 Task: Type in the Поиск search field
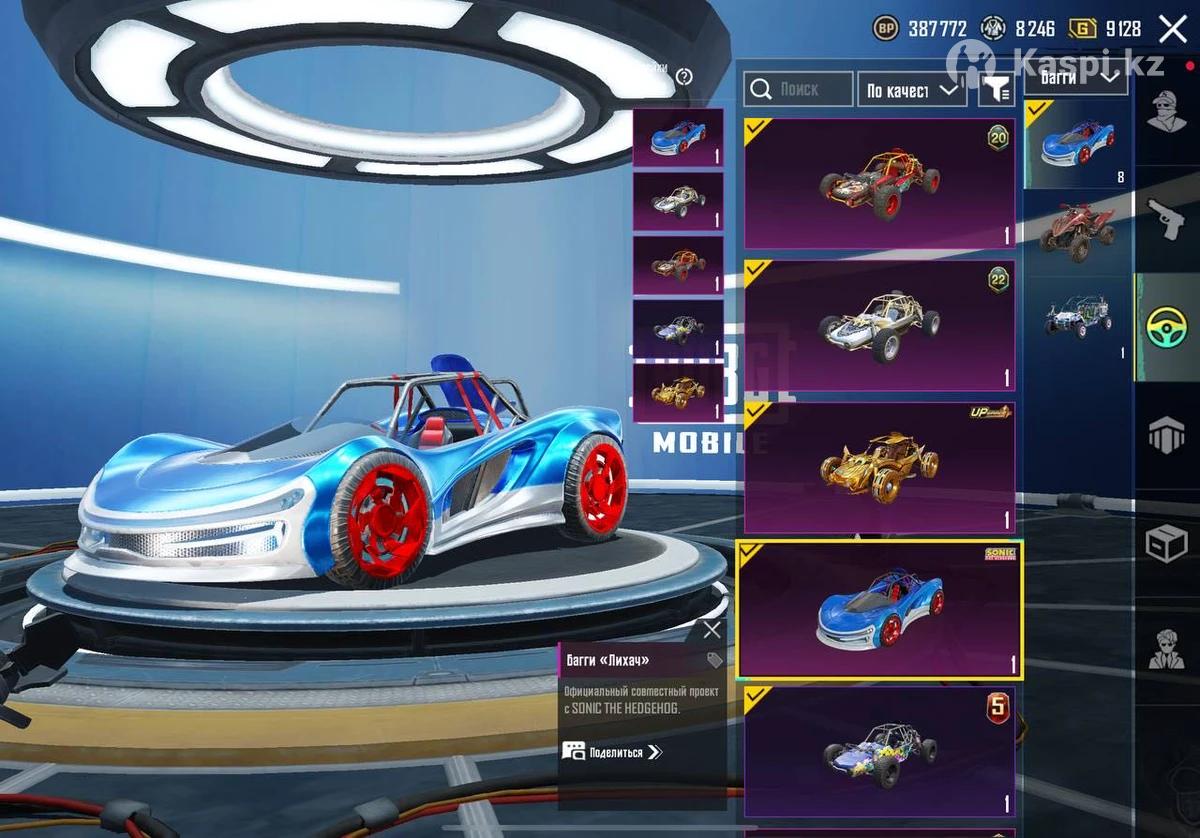click(x=799, y=90)
